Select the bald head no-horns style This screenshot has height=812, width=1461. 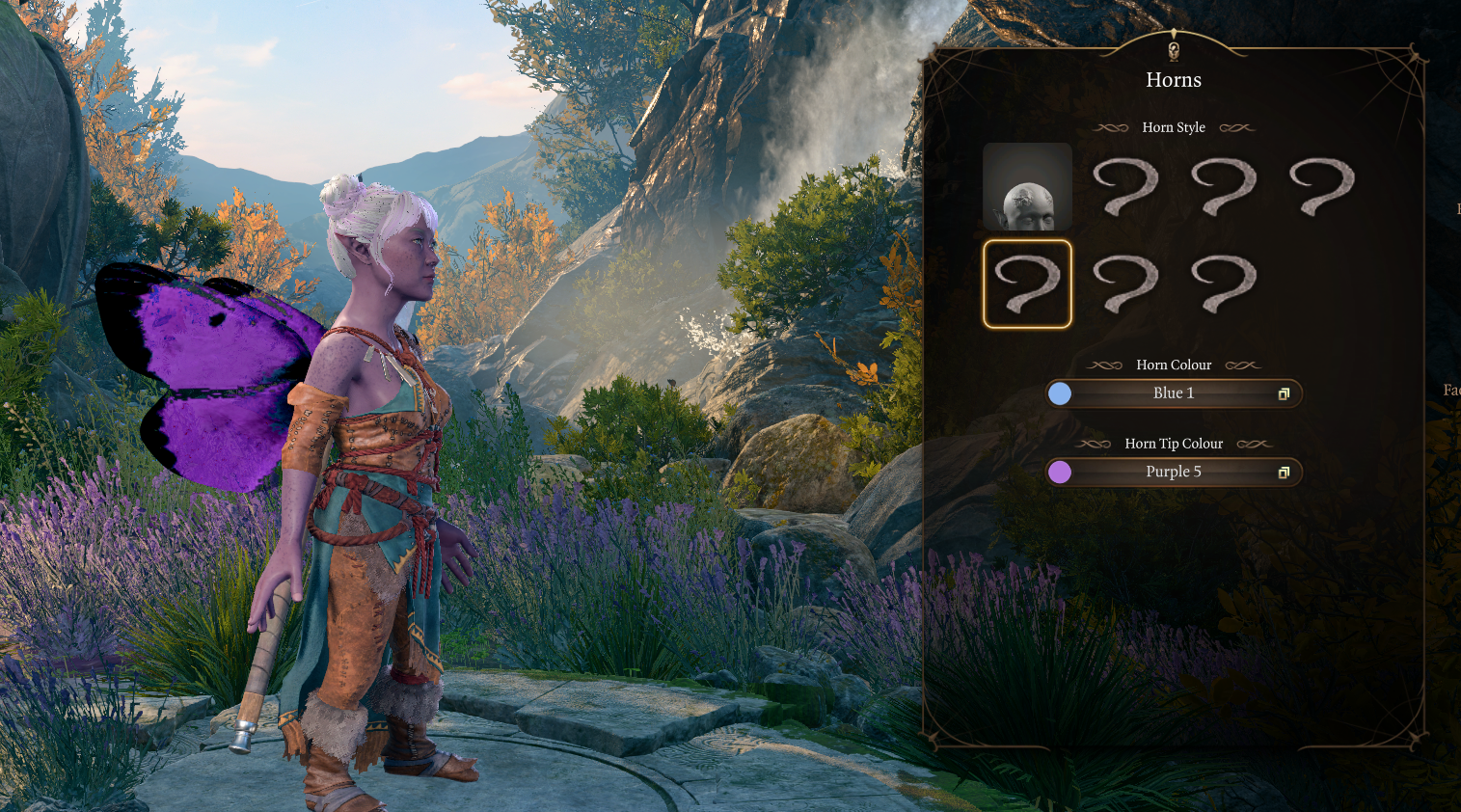coord(1027,187)
